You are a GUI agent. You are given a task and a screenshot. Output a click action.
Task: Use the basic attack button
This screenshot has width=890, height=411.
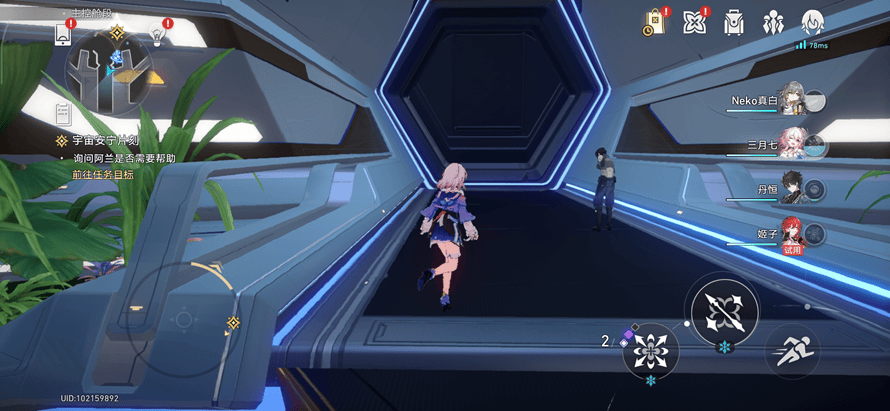[x=724, y=307]
